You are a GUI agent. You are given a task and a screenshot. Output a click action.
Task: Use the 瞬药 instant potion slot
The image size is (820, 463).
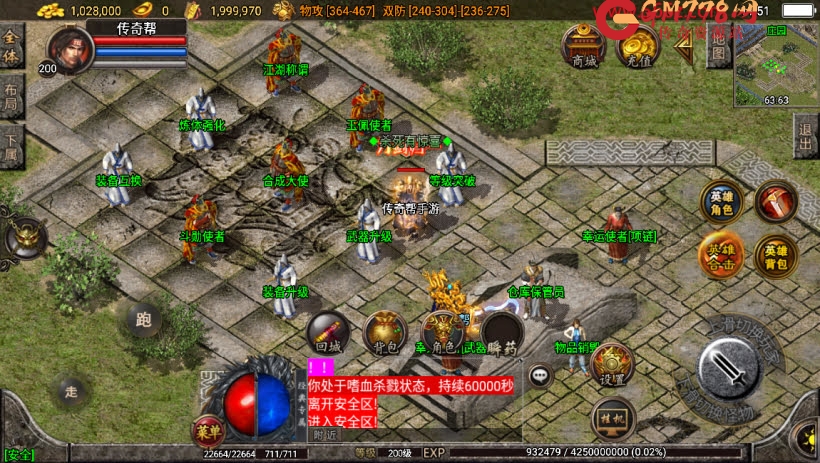tap(501, 333)
